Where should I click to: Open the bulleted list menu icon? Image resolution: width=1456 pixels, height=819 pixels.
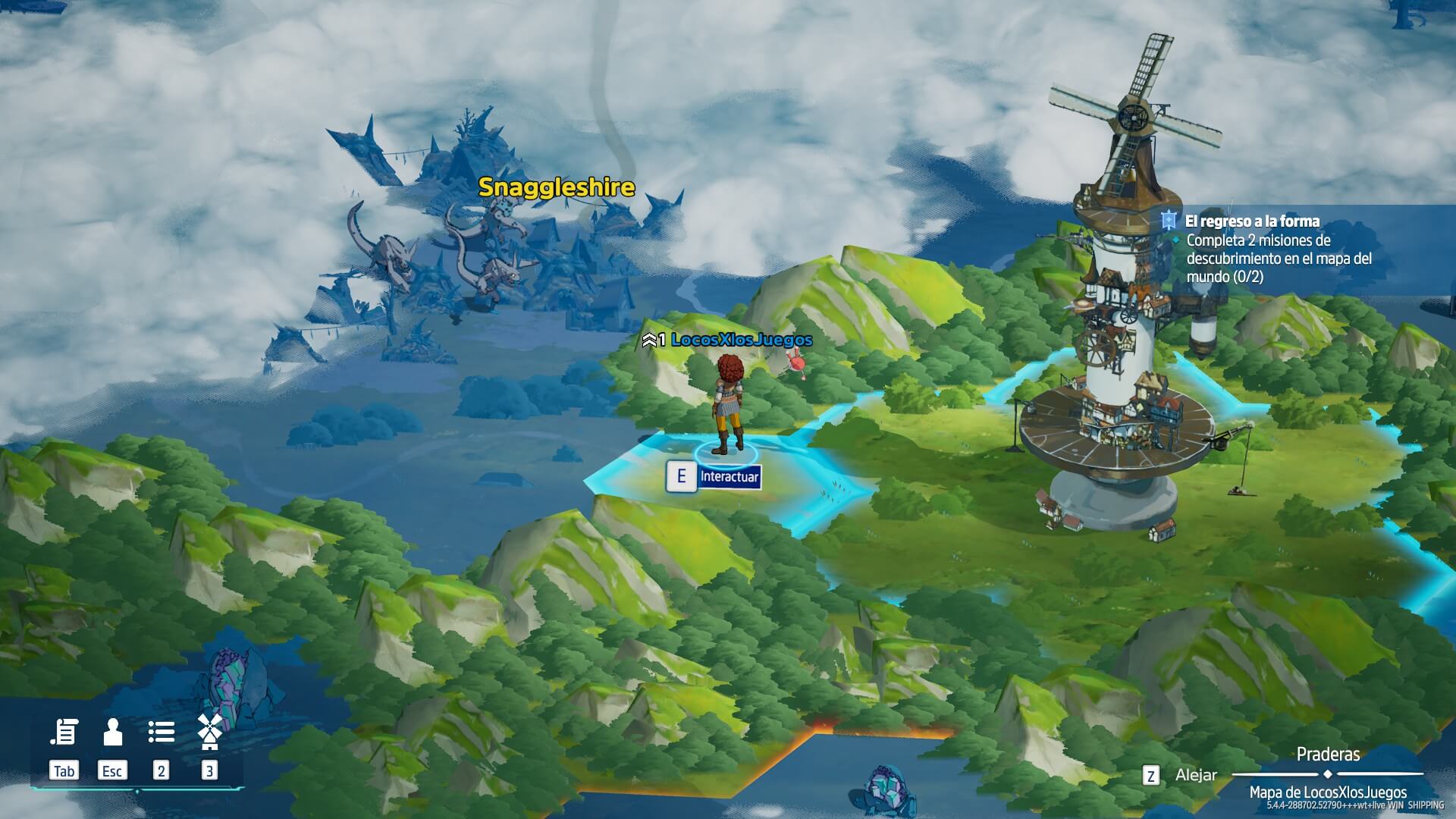click(161, 733)
